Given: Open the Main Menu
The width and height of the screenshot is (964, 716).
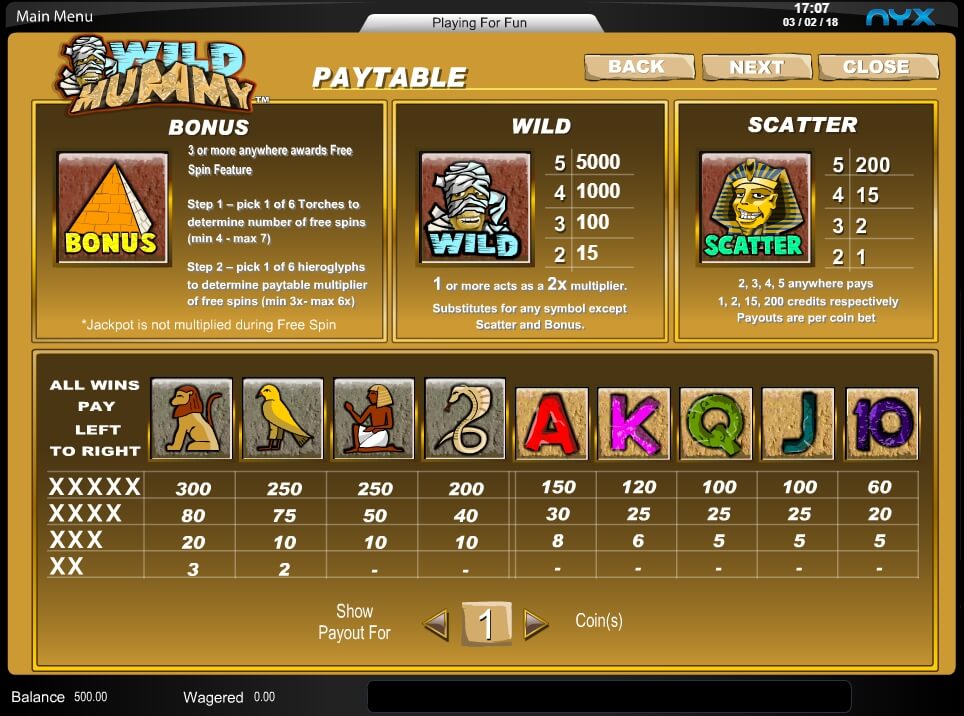Looking at the screenshot, I should coord(55,16).
